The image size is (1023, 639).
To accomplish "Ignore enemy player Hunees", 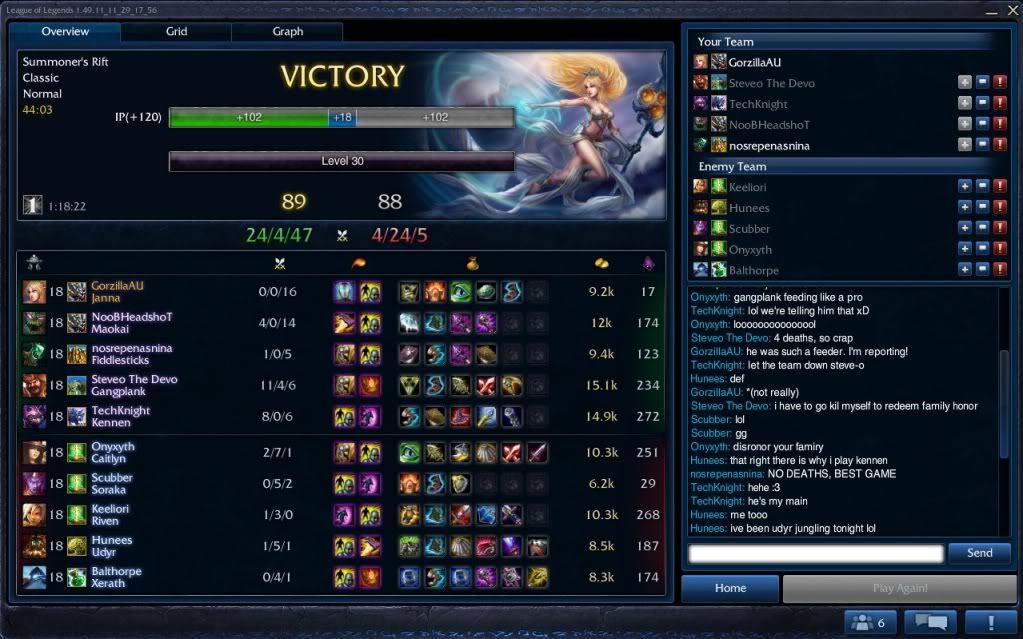I will click(x=982, y=208).
